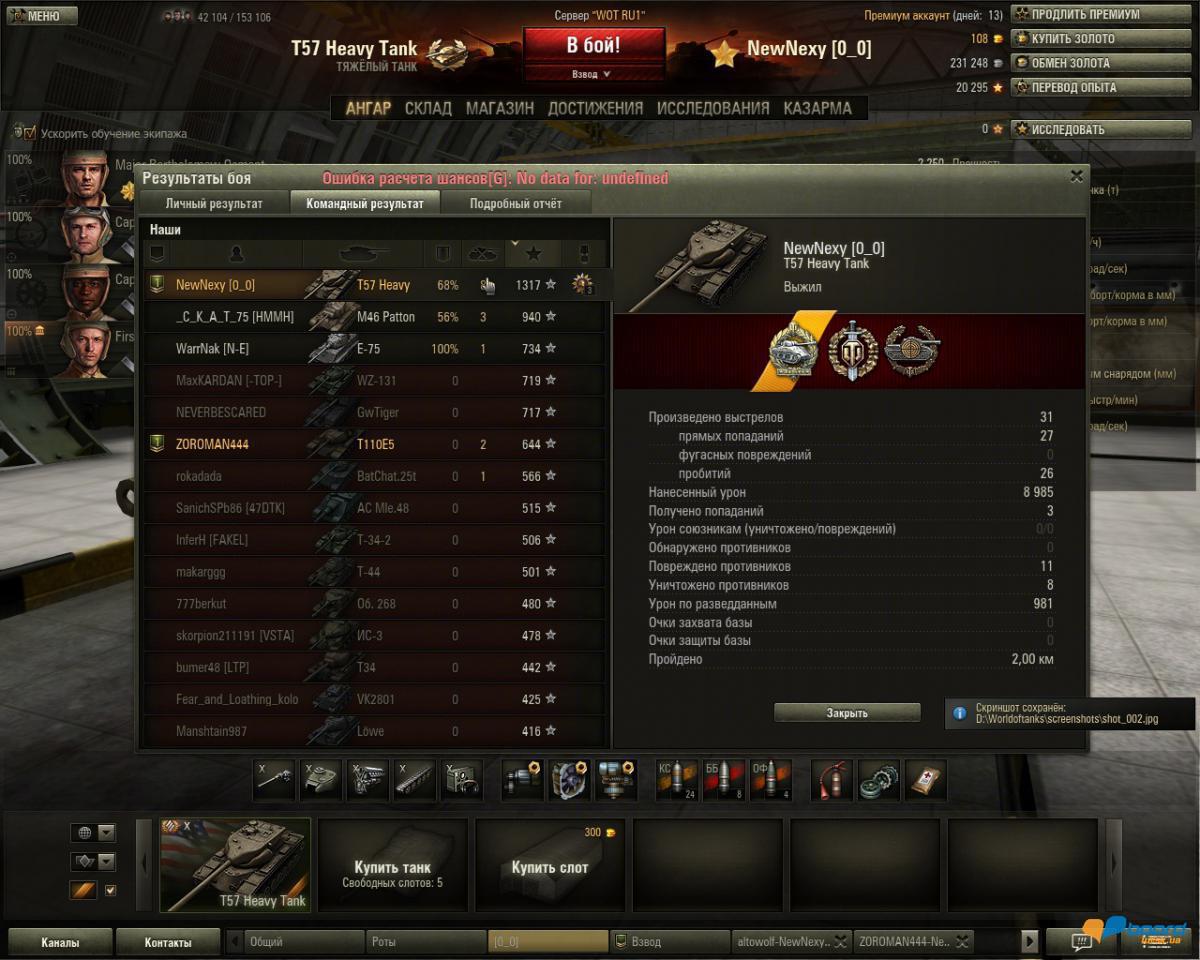The image size is (1200, 960).
Task: Switch to the СКЛАД tab
Action: (x=428, y=108)
